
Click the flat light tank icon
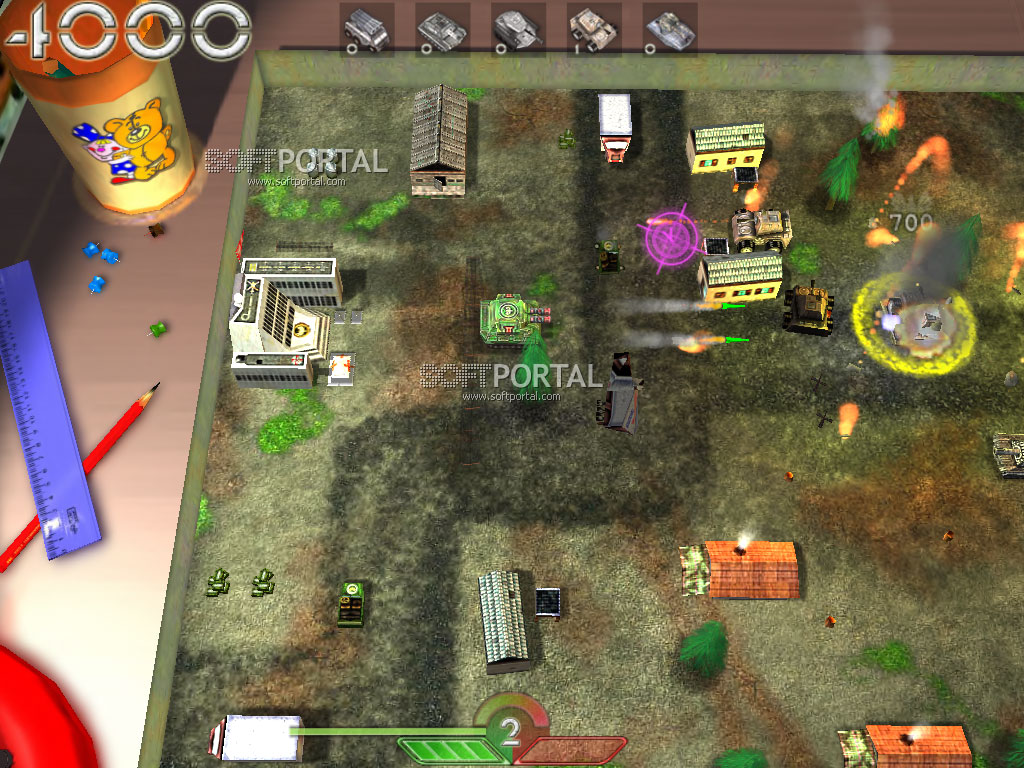click(442, 29)
